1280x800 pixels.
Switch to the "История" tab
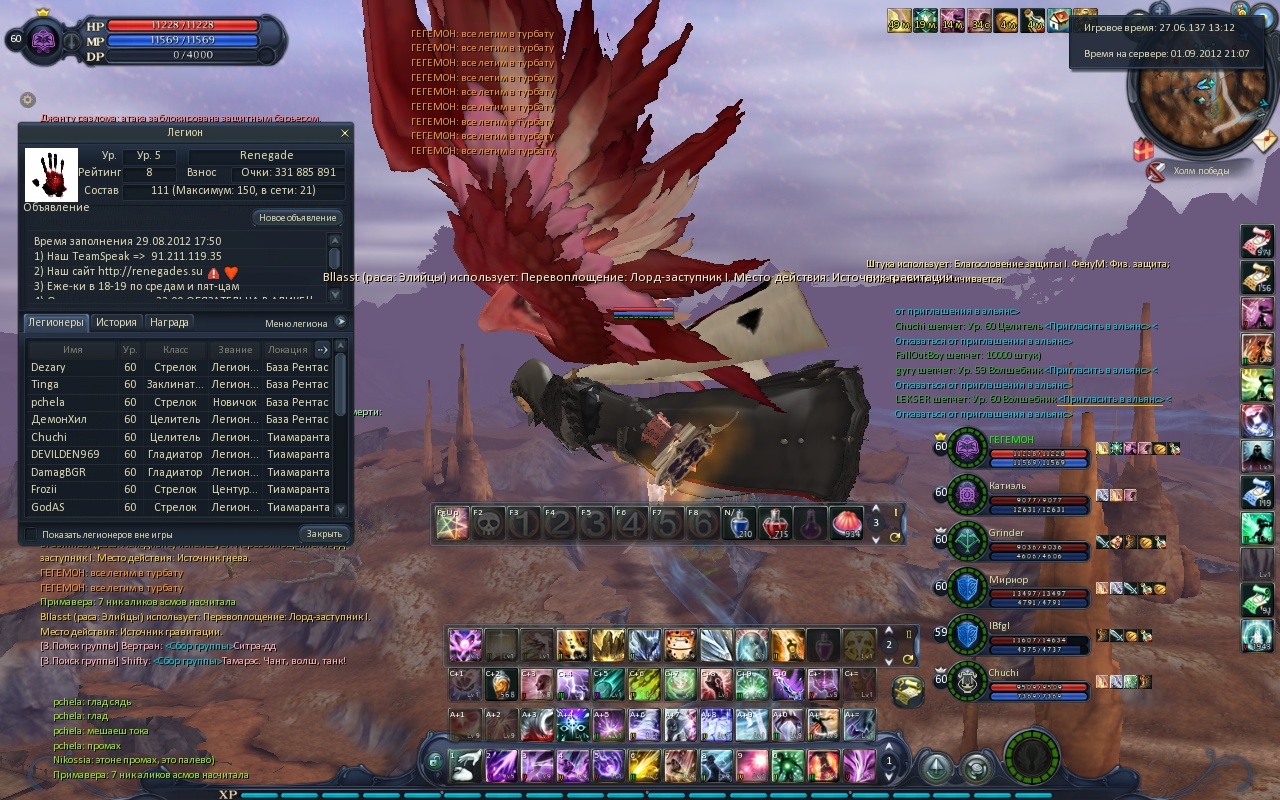[x=116, y=323]
